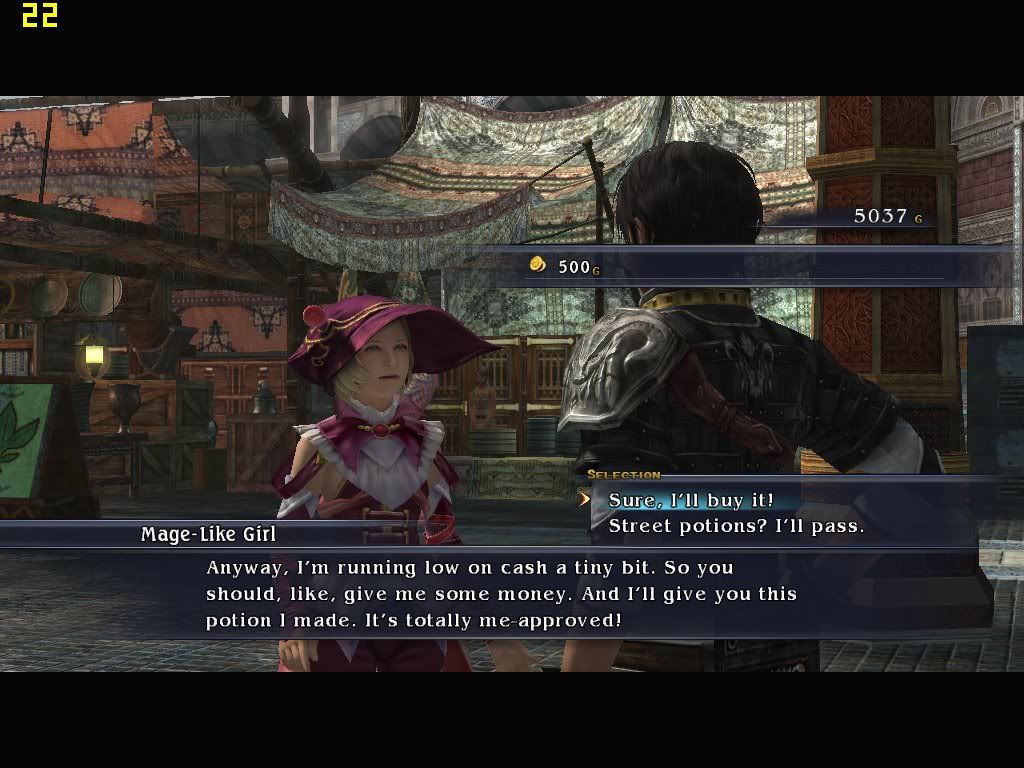This screenshot has height=768, width=1024.
Task: Select "Street potions? I'll pass." option
Action: coord(736,526)
